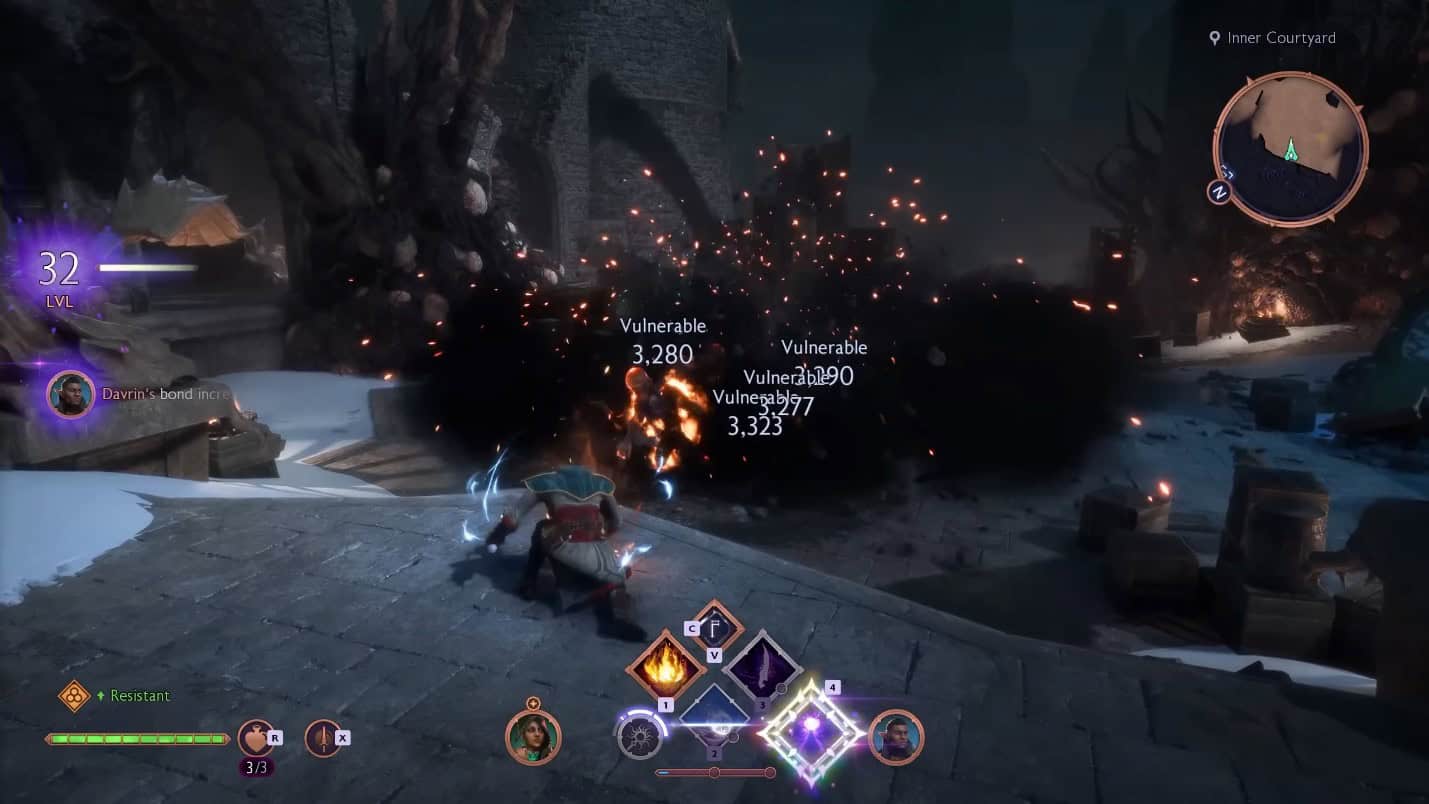Adjust the red resource slider below the abilities
This screenshot has width=1429, height=804.
coord(714,772)
